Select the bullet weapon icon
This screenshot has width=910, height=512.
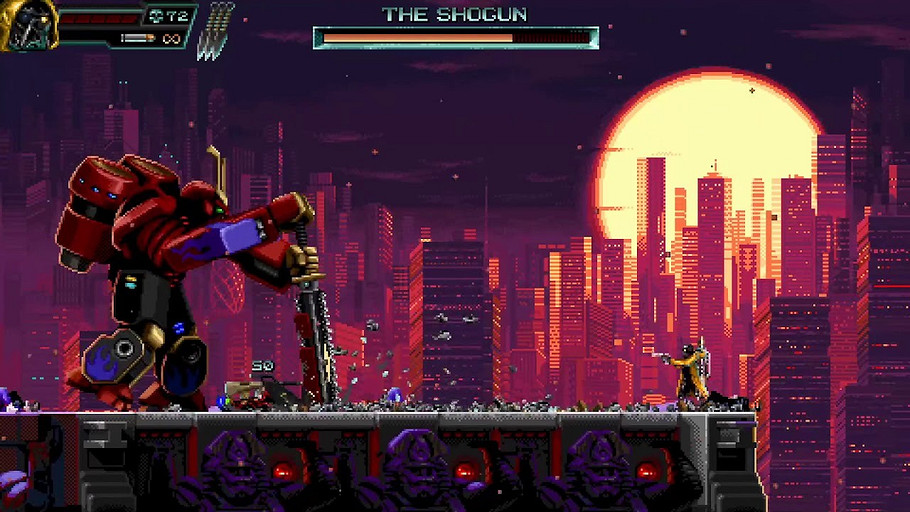pos(138,39)
